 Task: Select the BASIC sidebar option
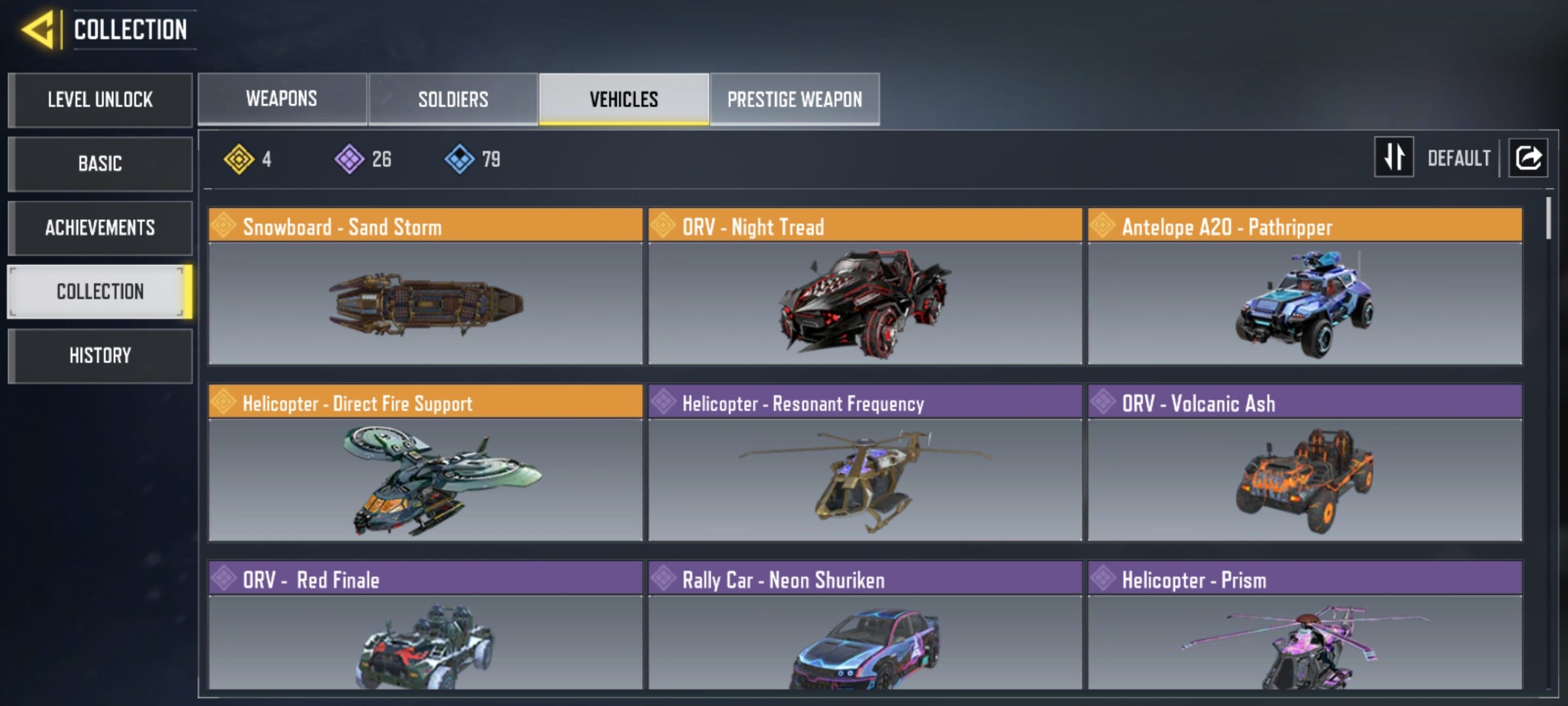pos(100,164)
